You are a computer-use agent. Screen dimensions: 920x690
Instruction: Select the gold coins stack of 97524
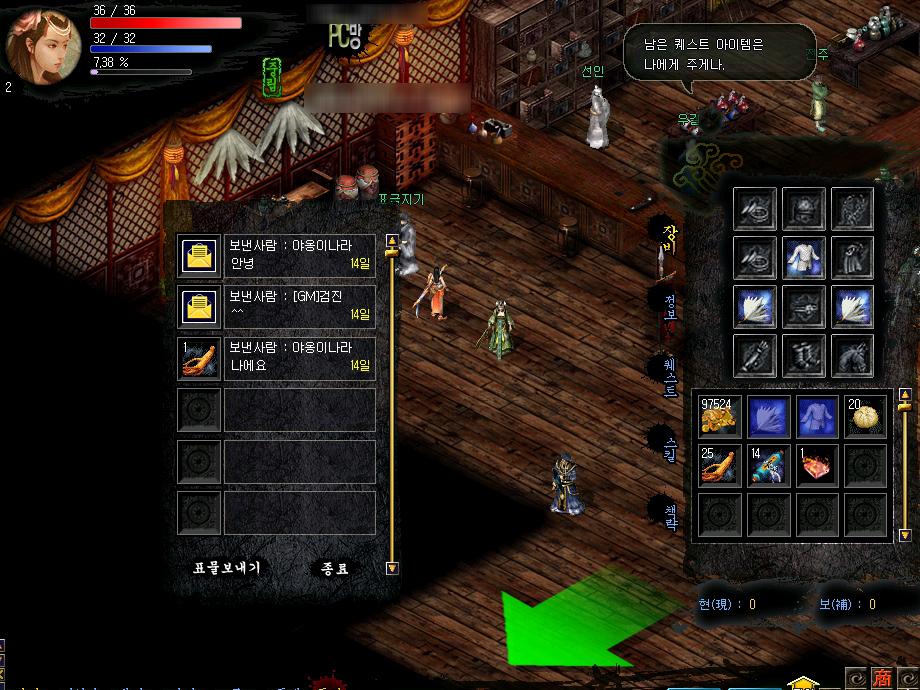tap(720, 417)
